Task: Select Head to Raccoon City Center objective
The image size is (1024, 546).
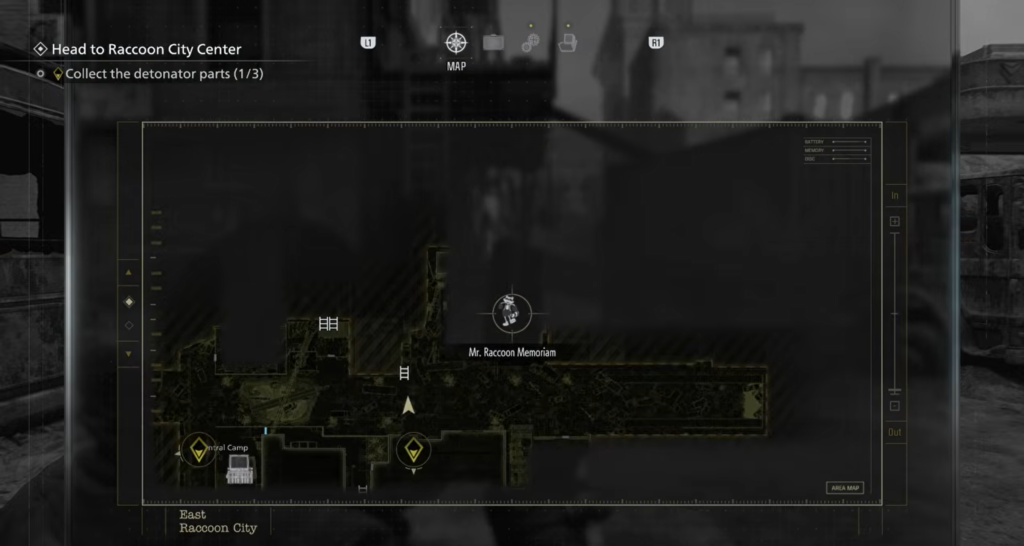Action: pyautogui.click(x=146, y=49)
